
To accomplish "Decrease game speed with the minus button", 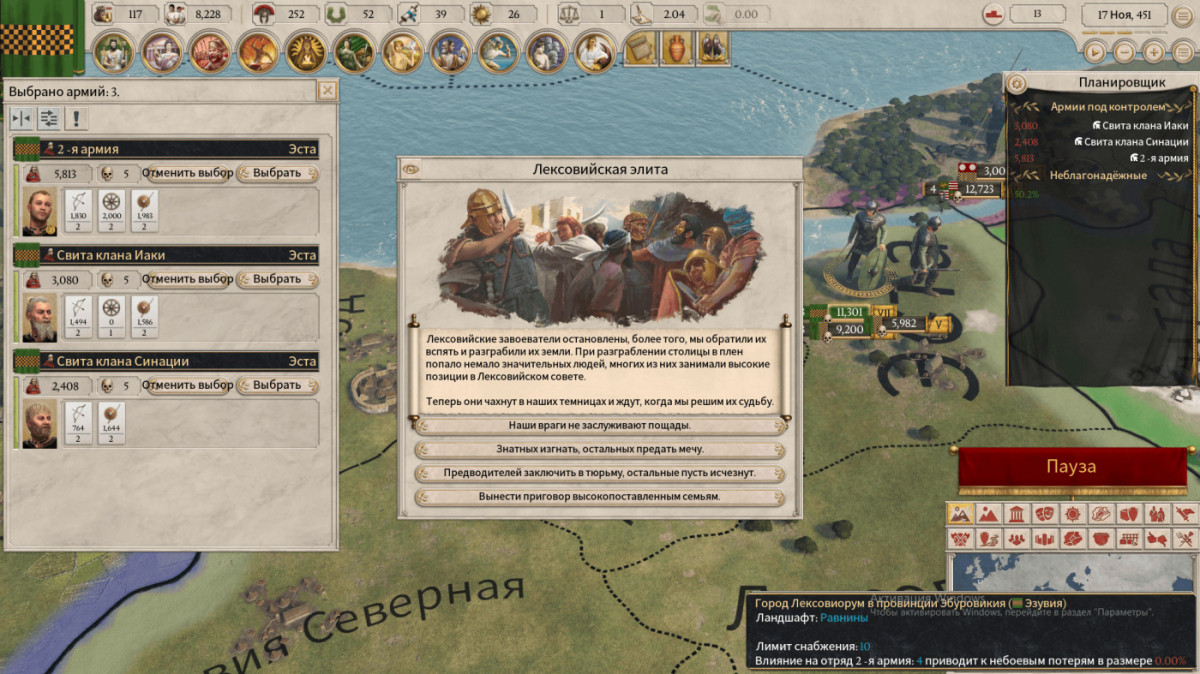I will tap(1125, 52).
